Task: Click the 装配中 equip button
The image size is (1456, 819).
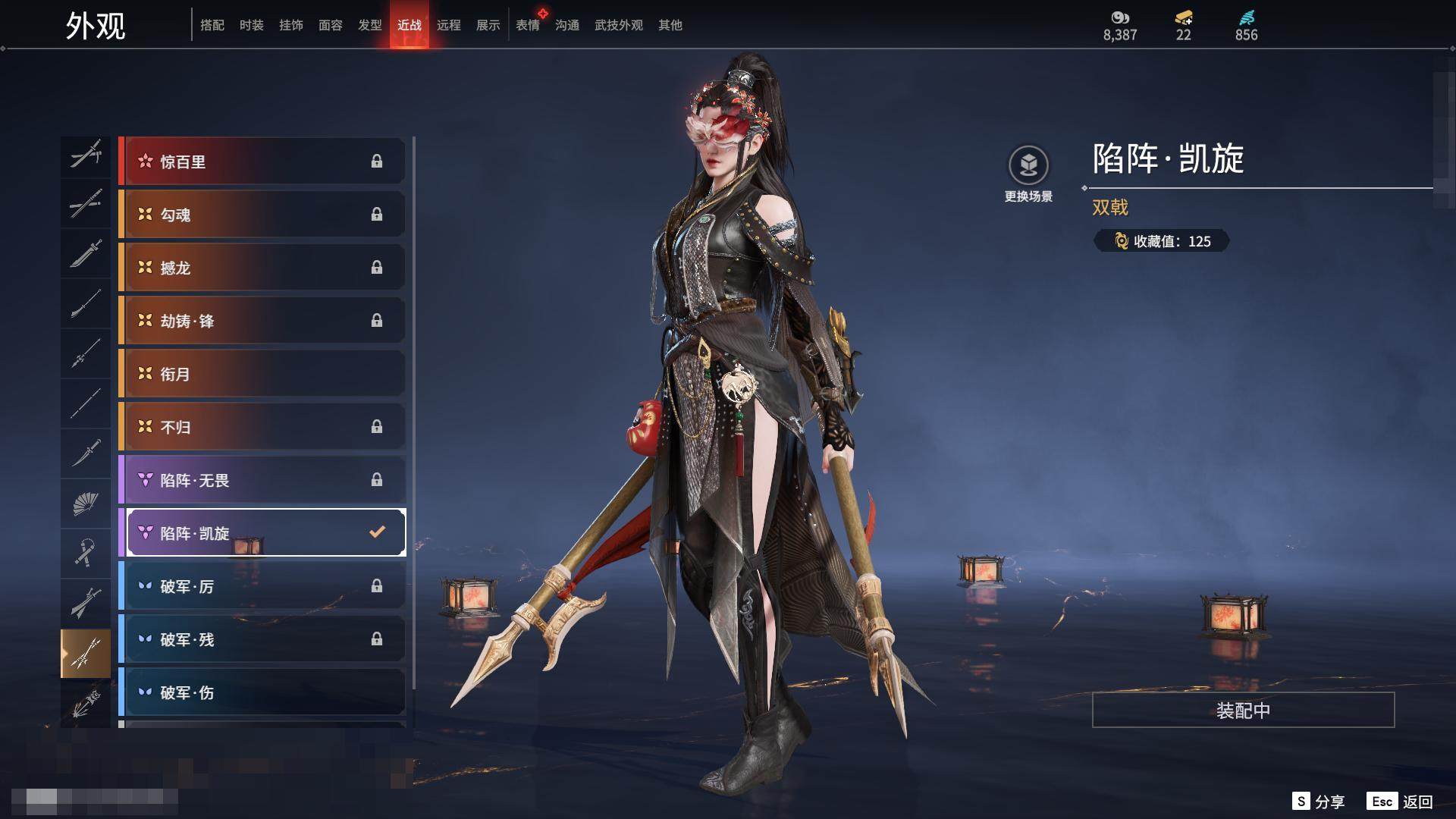Action: [x=1243, y=710]
